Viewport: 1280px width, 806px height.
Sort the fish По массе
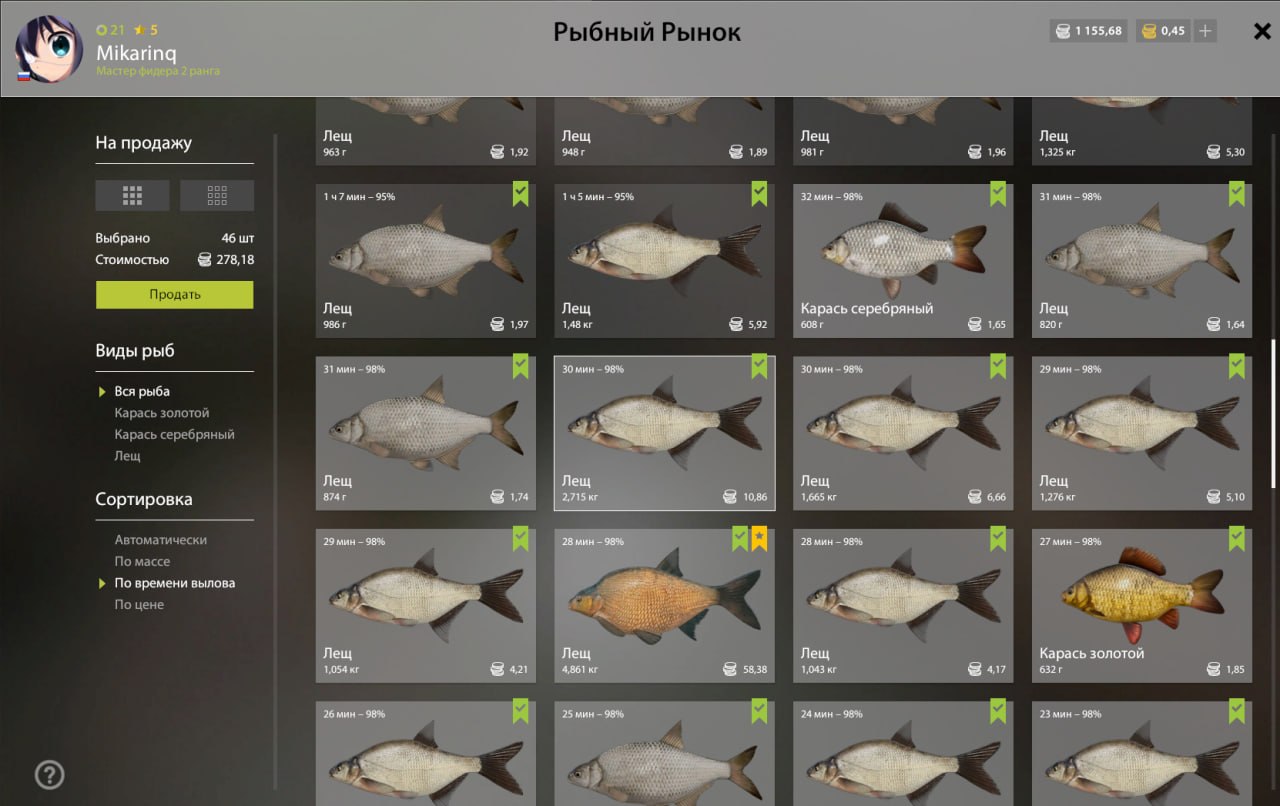pyautogui.click(x=142, y=562)
